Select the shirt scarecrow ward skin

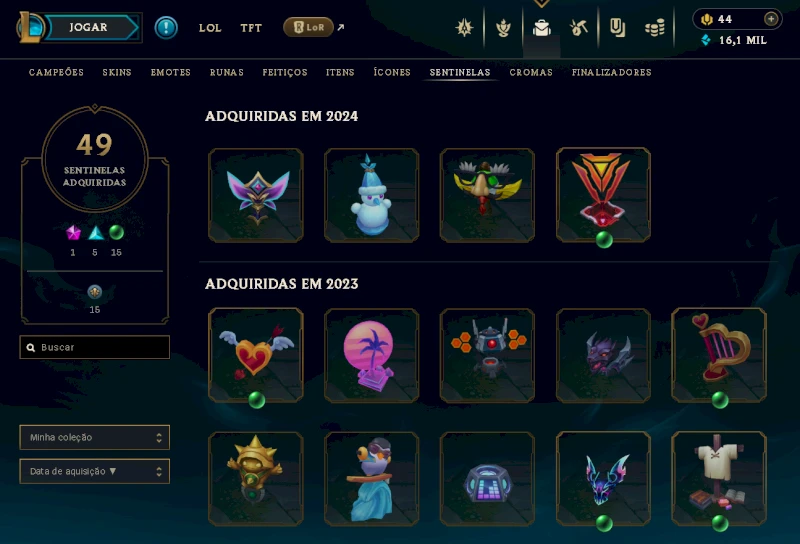(719, 478)
